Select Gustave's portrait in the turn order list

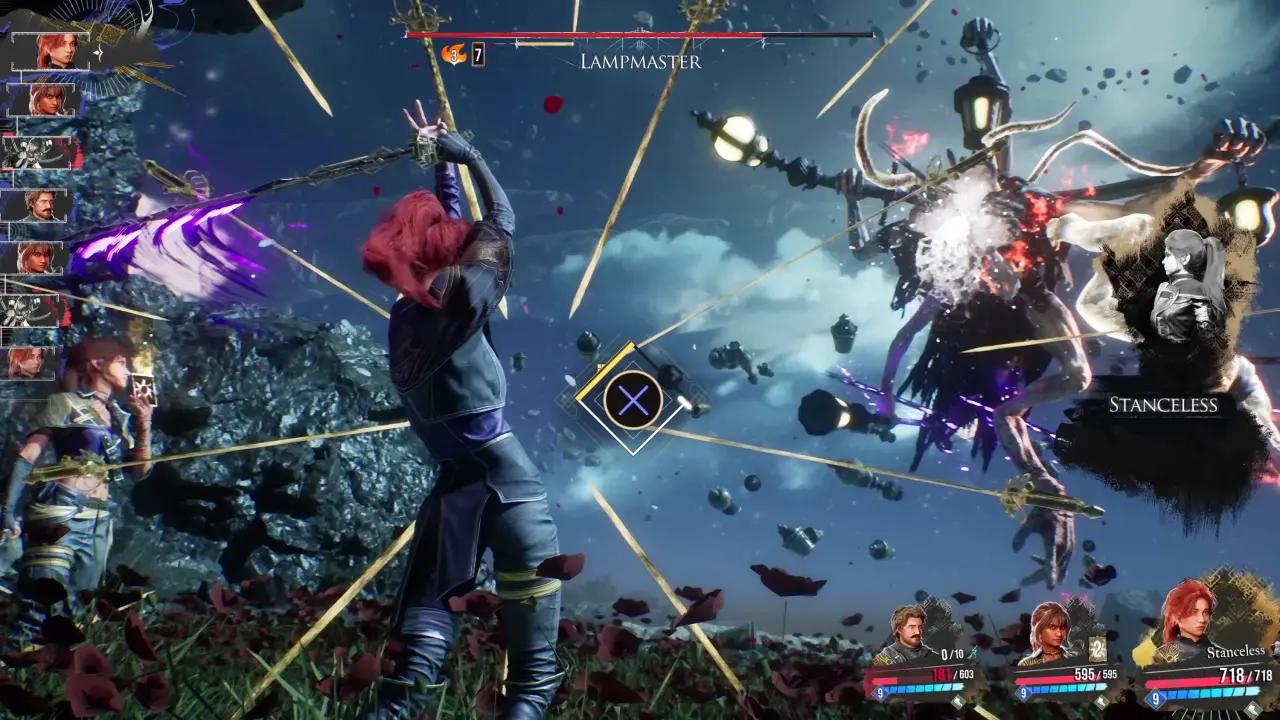[40, 206]
